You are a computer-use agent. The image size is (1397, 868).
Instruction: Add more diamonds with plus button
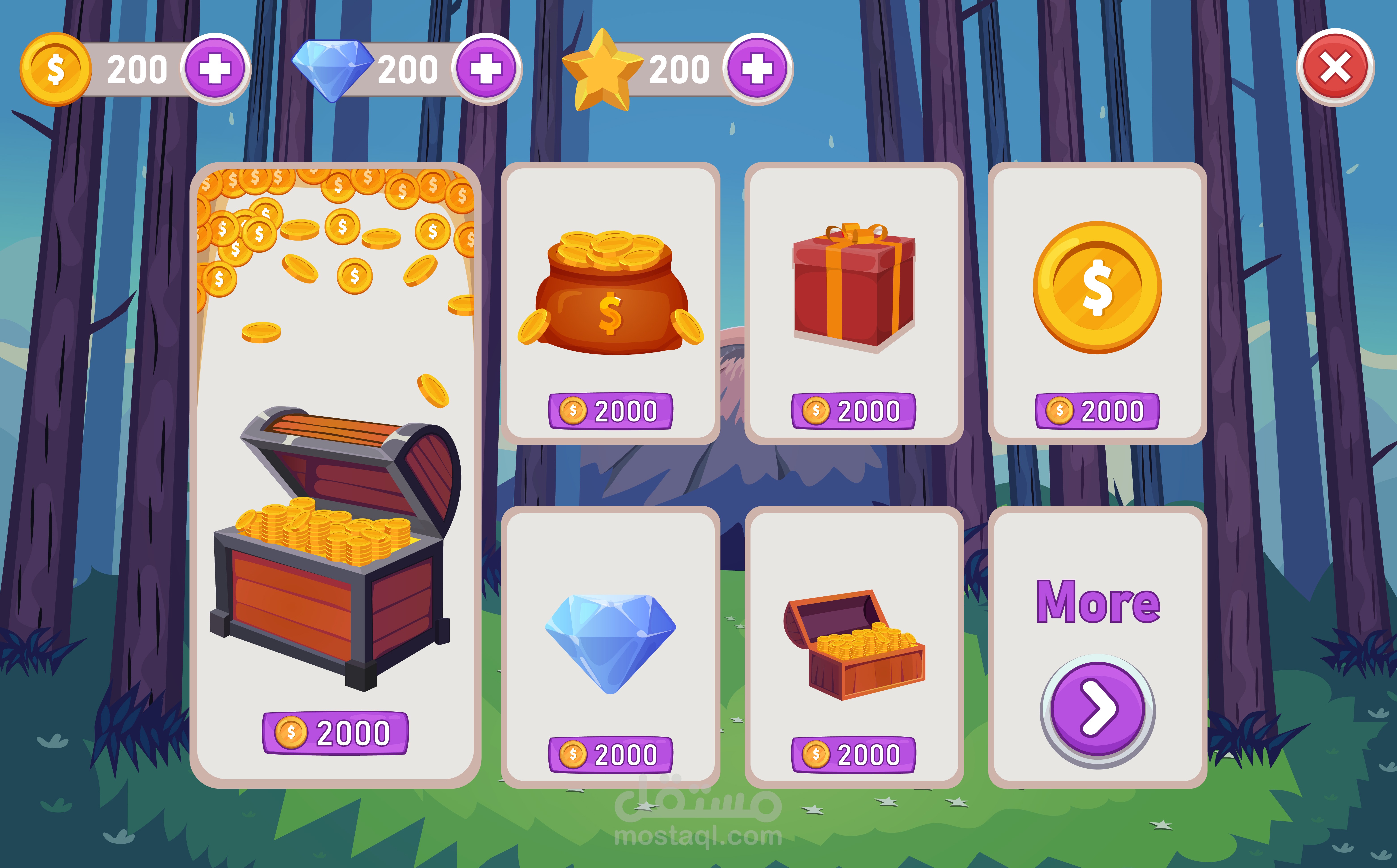coord(487,69)
